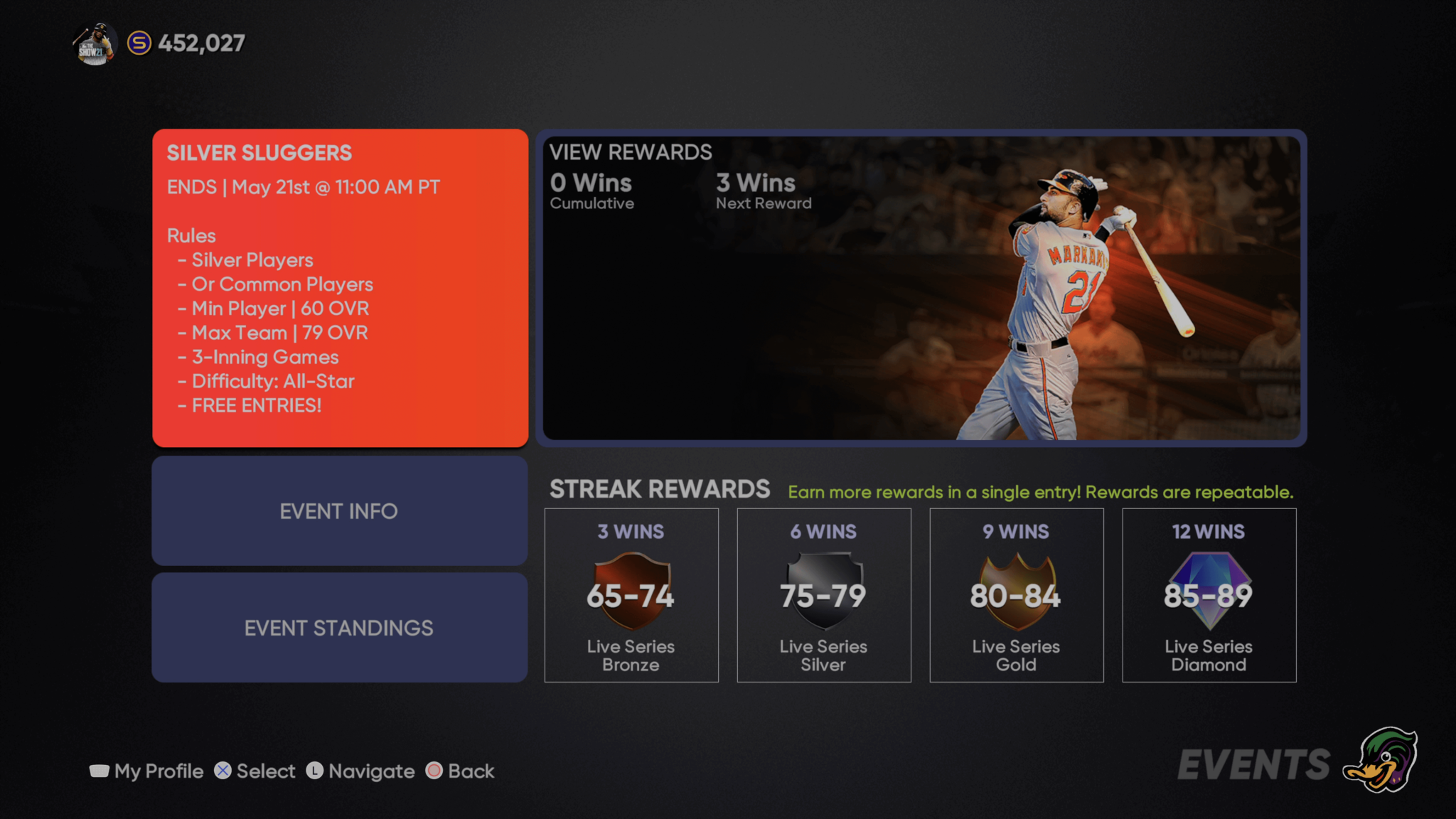Select the 3 Wins Live Series Bronze reward
The height and width of the screenshot is (819, 1456).
(x=631, y=595)
